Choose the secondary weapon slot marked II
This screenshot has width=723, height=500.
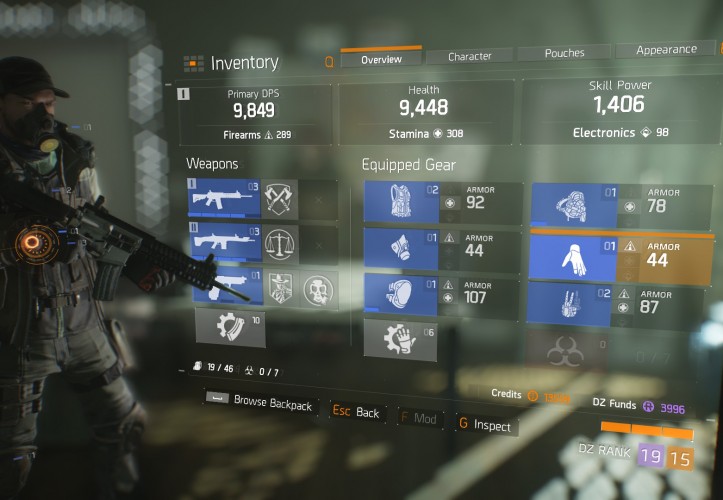pos(224,241)
